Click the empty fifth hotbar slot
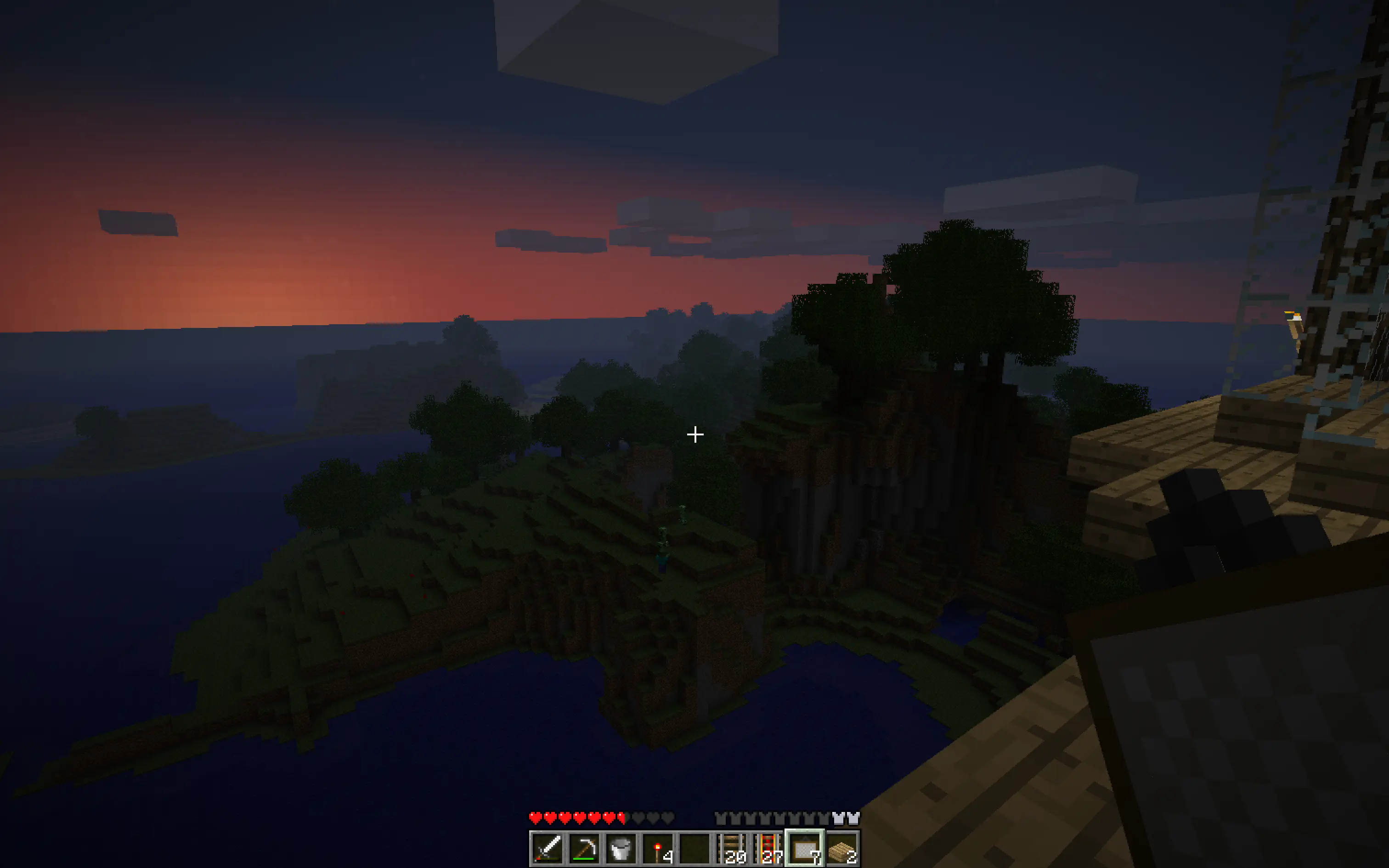1389x868 pixels. (x=695, y=848)
